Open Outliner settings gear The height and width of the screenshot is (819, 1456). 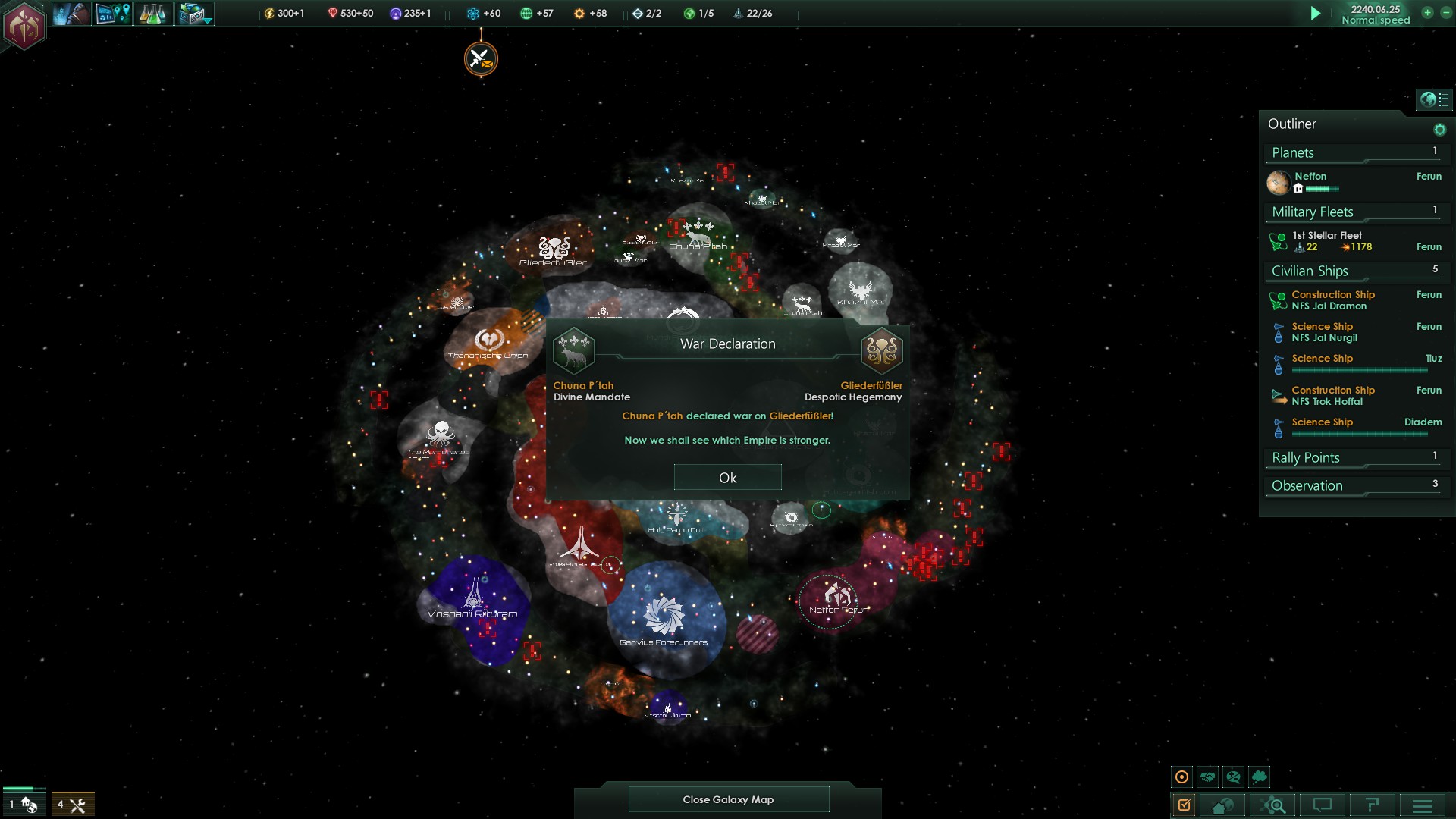1439,130
